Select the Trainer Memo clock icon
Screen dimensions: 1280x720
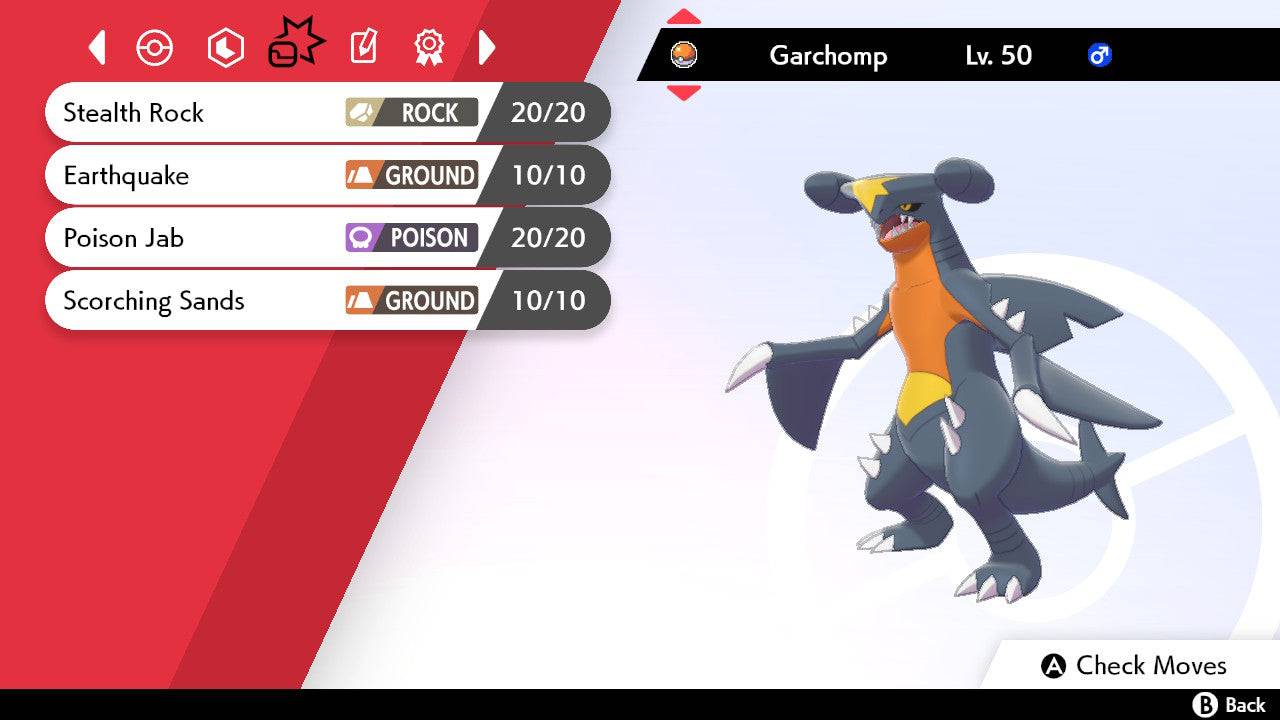pos(225,47)
